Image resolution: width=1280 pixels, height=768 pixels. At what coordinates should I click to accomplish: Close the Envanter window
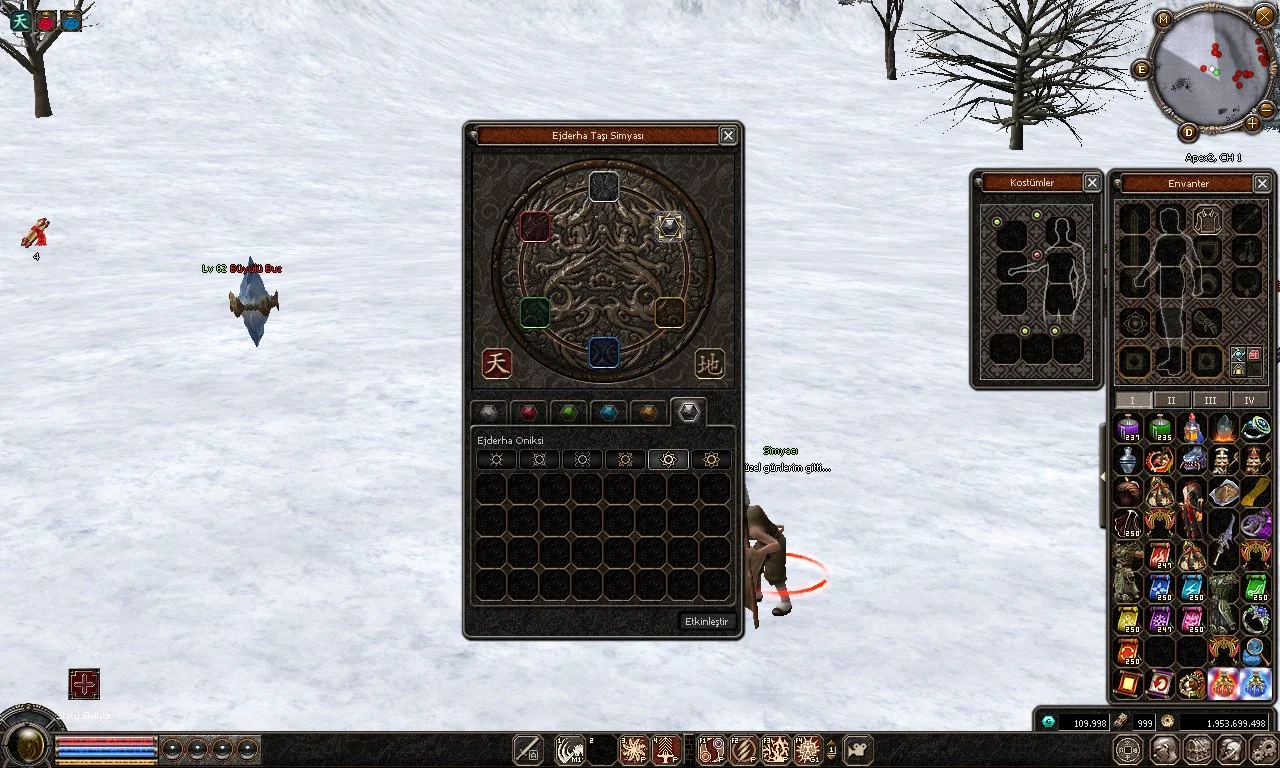1262,183
